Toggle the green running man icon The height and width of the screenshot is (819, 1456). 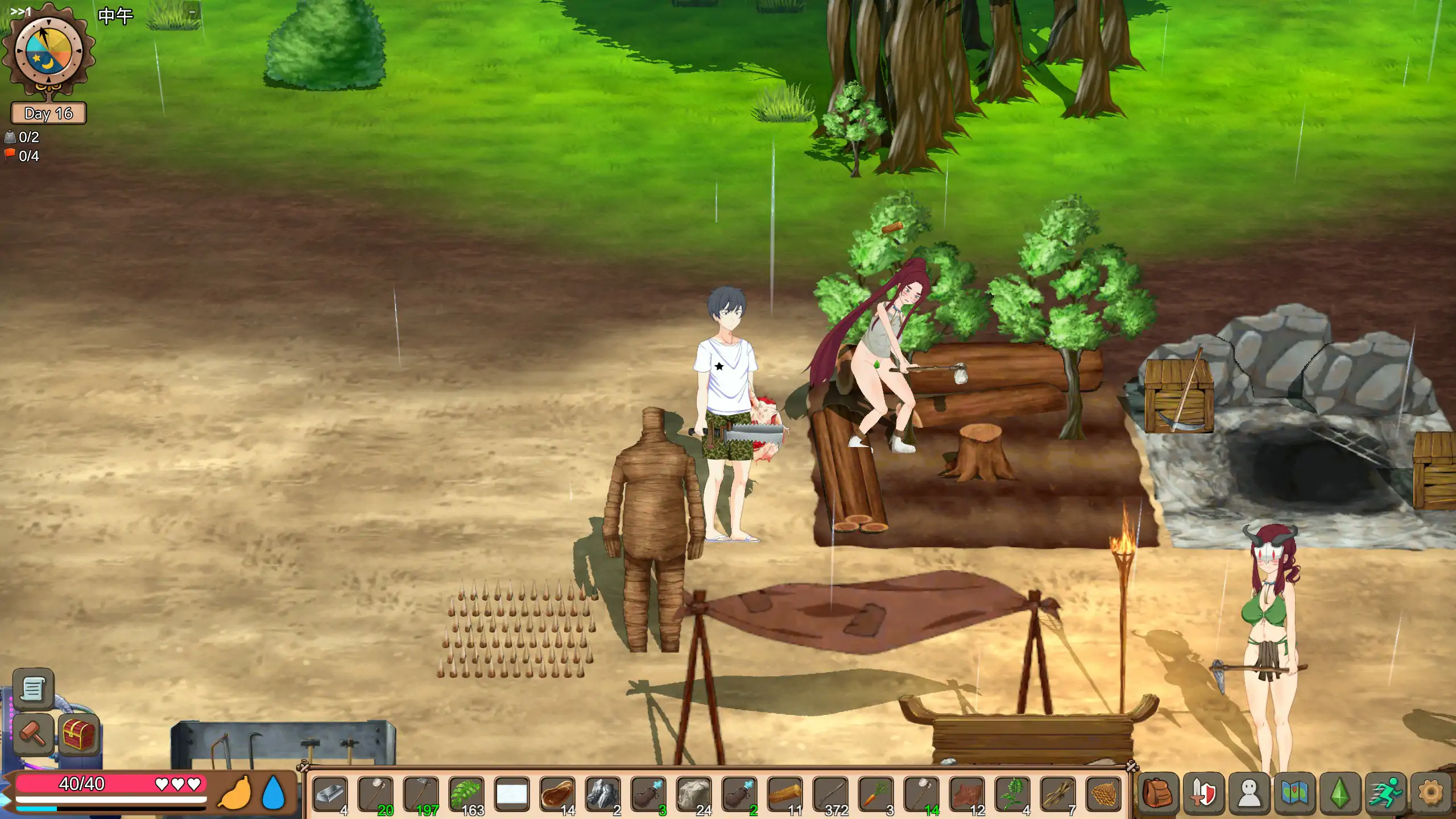(1385, 793)
